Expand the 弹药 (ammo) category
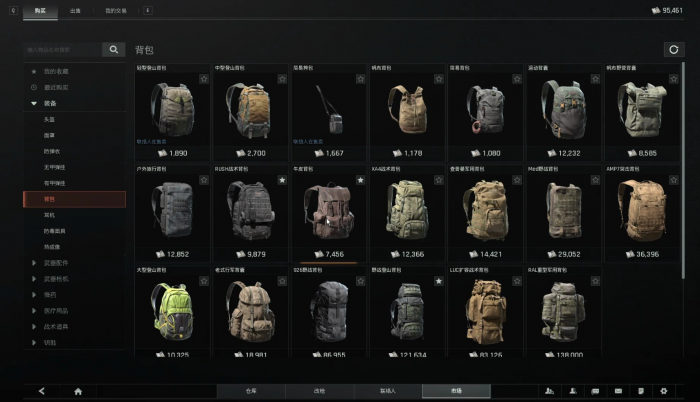The image size is (700, 402). point(50,295)
